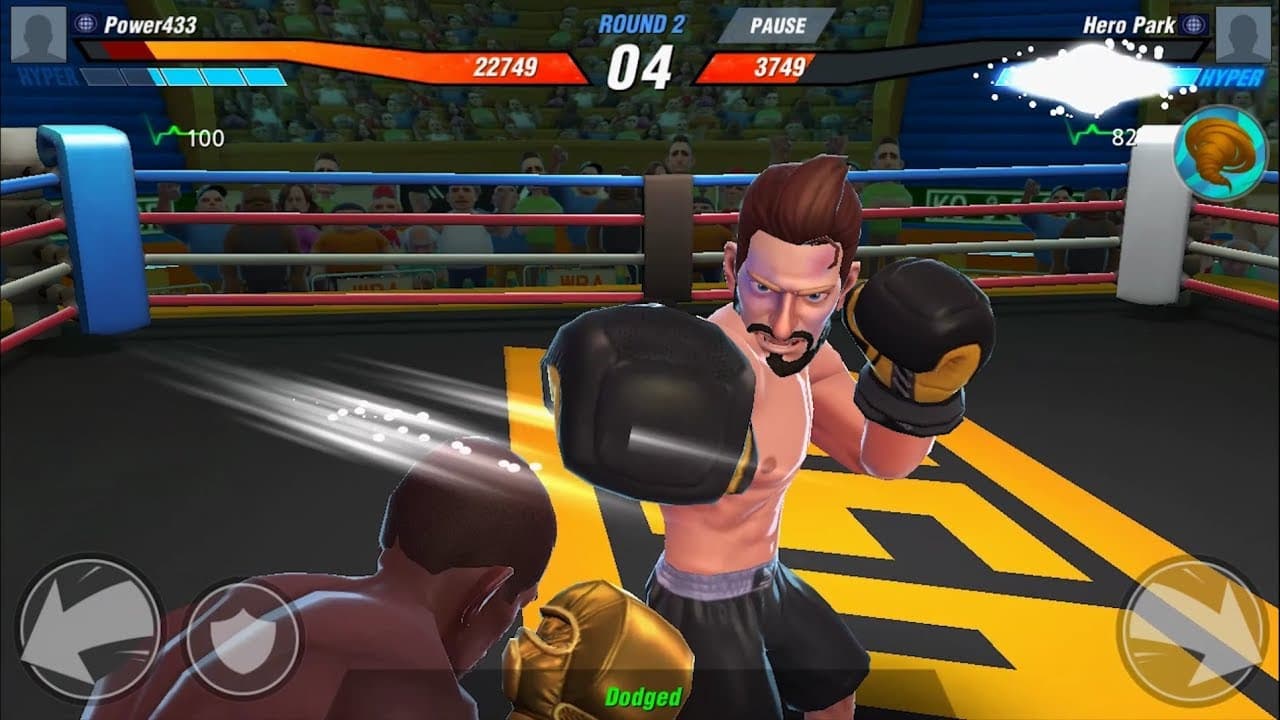Open Hero Park's opponent avatar

(x=1243, y=34)
